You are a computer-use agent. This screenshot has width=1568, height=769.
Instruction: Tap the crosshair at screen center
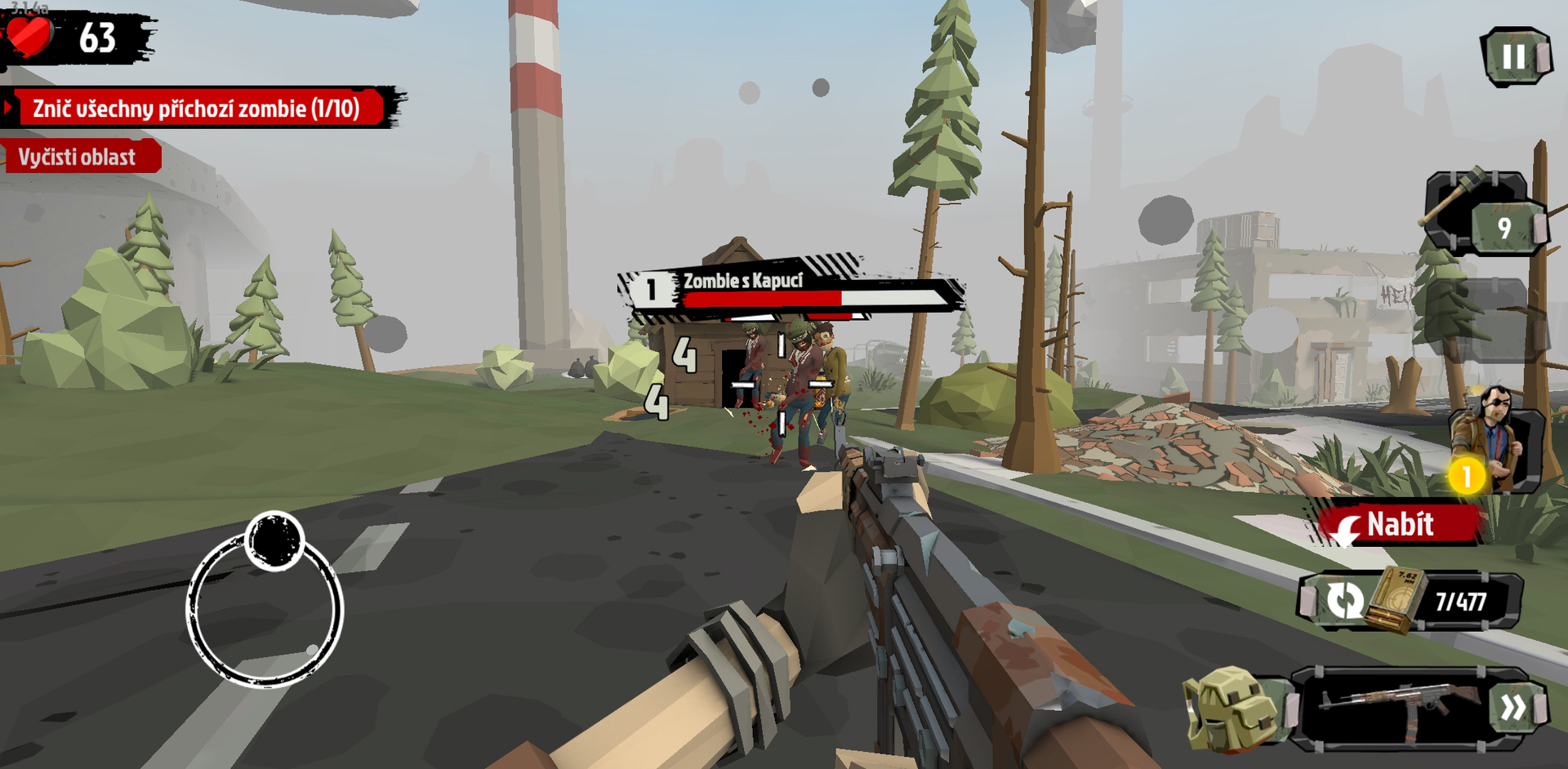[784, 384]
